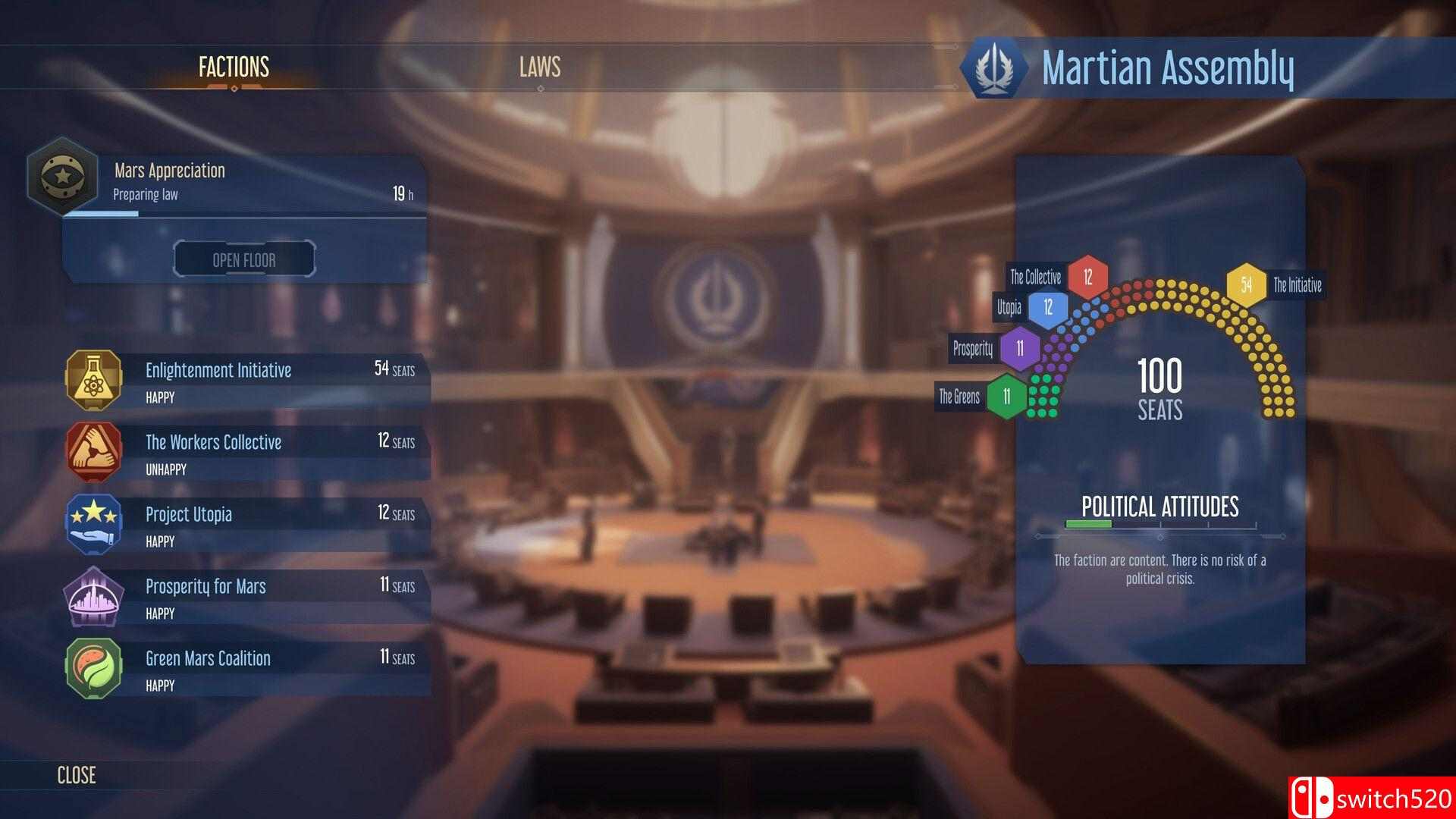The image size is (1456, 819).
Task: Select the Utopia blue hexagon badge
Action: point(1049,308)
